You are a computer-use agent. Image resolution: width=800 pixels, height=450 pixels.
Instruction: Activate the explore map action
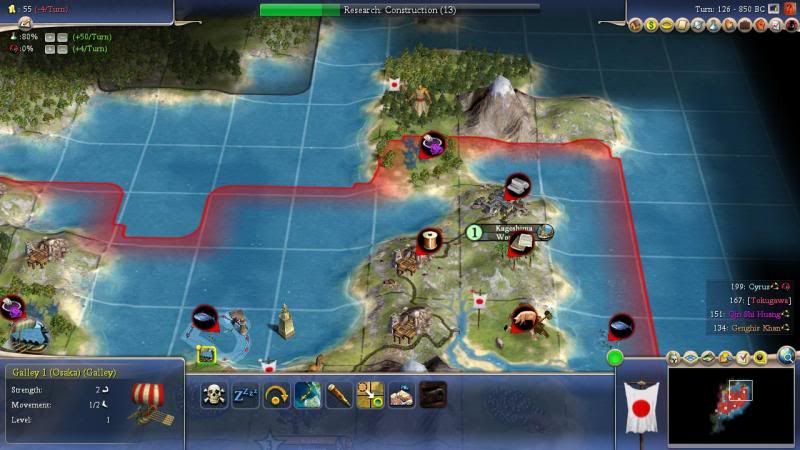(308, 394)
